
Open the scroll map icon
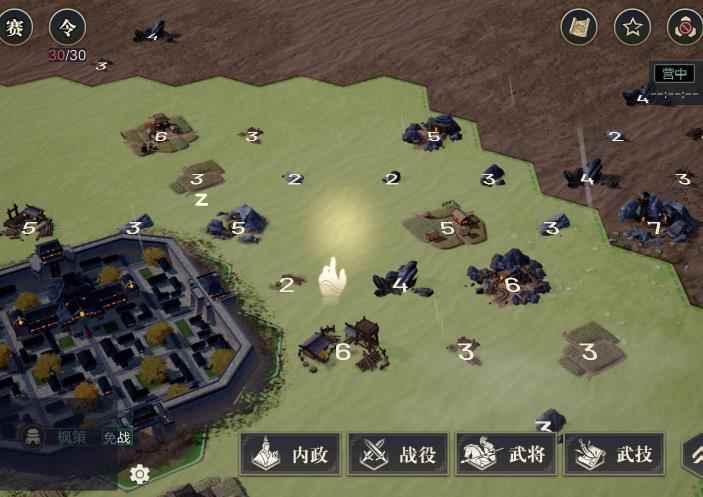coord(579,27)
